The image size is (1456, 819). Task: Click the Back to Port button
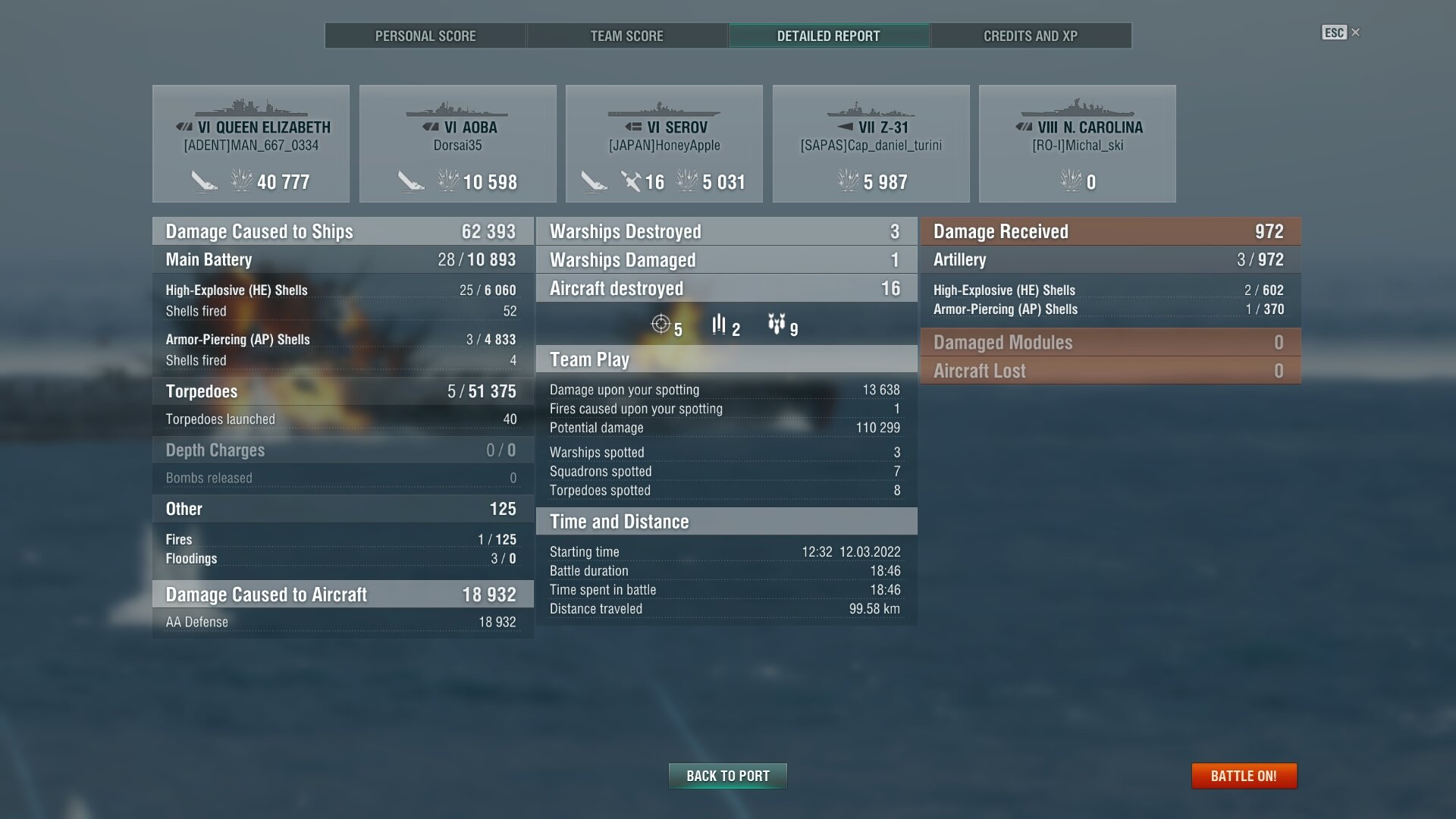tap(727, 776)
